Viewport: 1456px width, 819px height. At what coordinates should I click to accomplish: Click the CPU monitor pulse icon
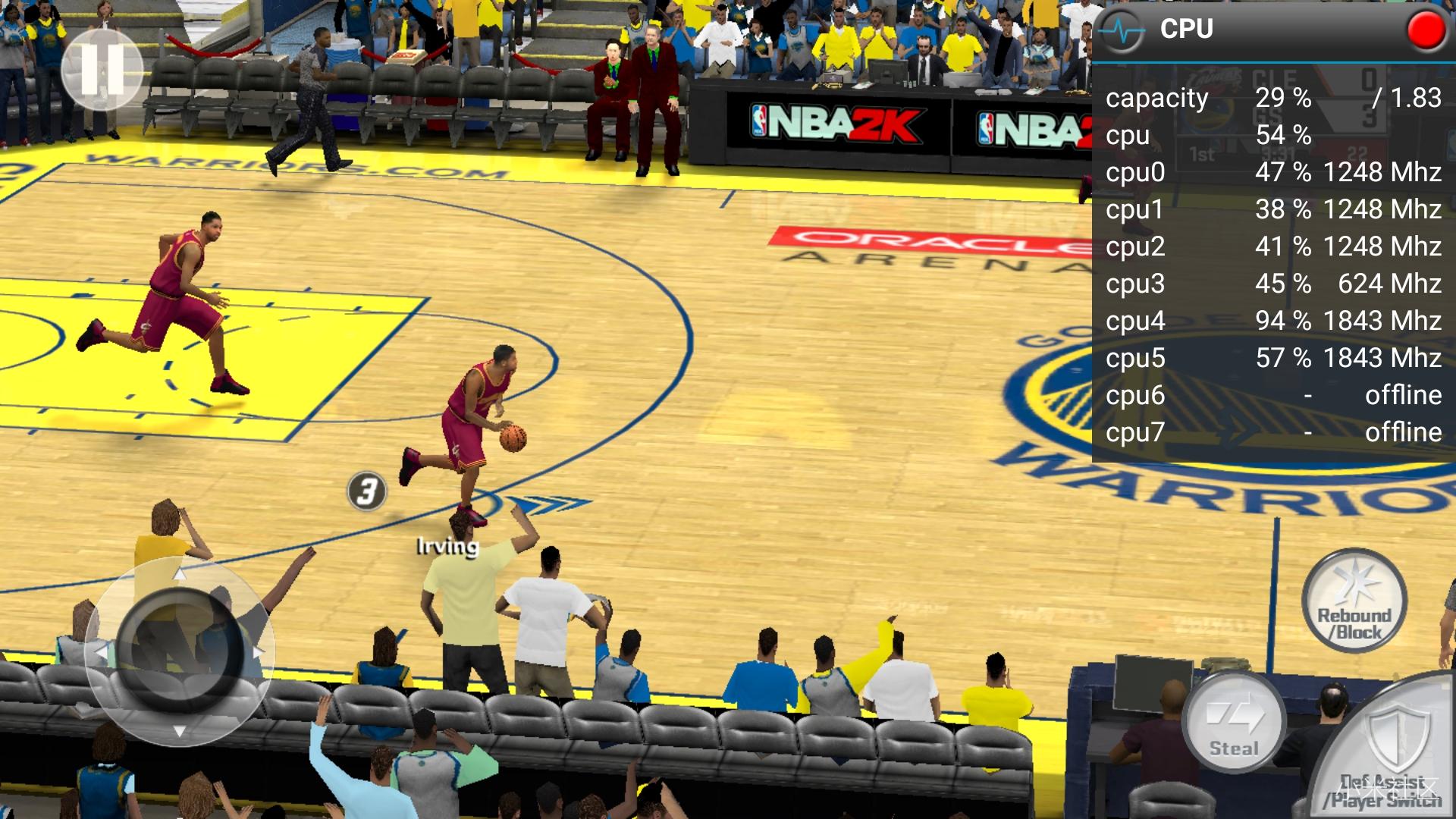point(1122,30)
